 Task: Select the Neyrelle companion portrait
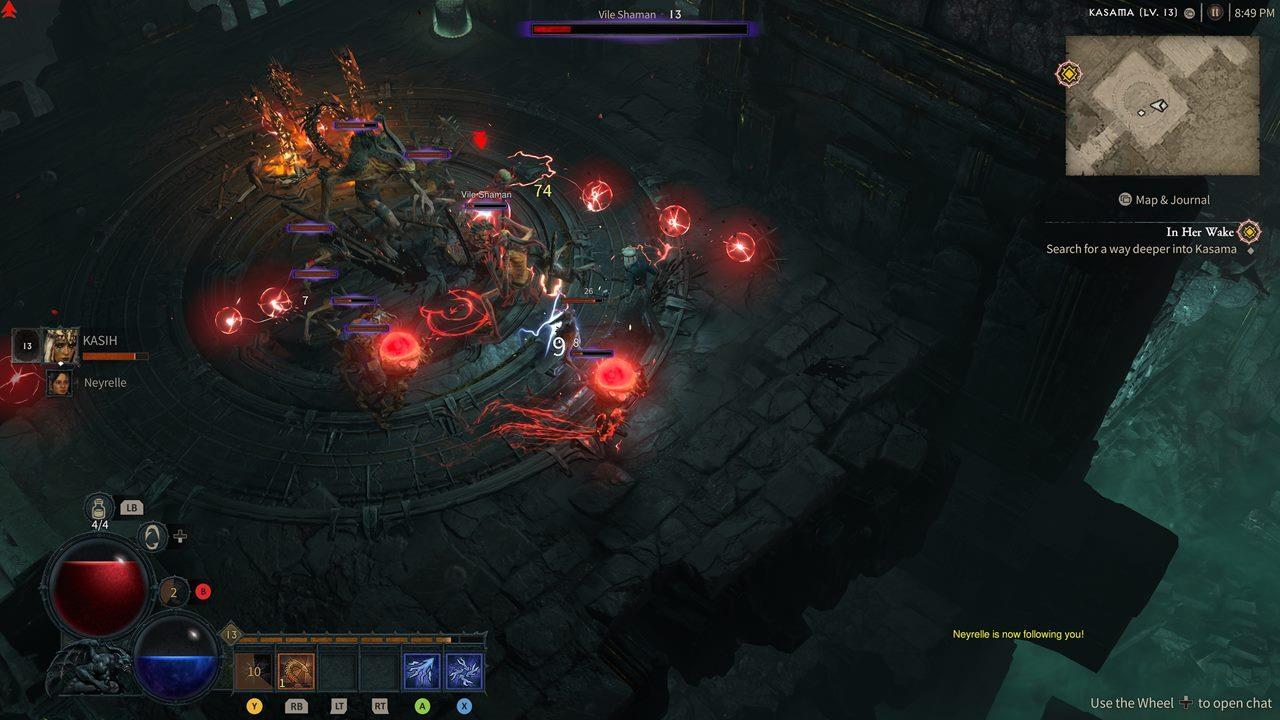point(60,382)
